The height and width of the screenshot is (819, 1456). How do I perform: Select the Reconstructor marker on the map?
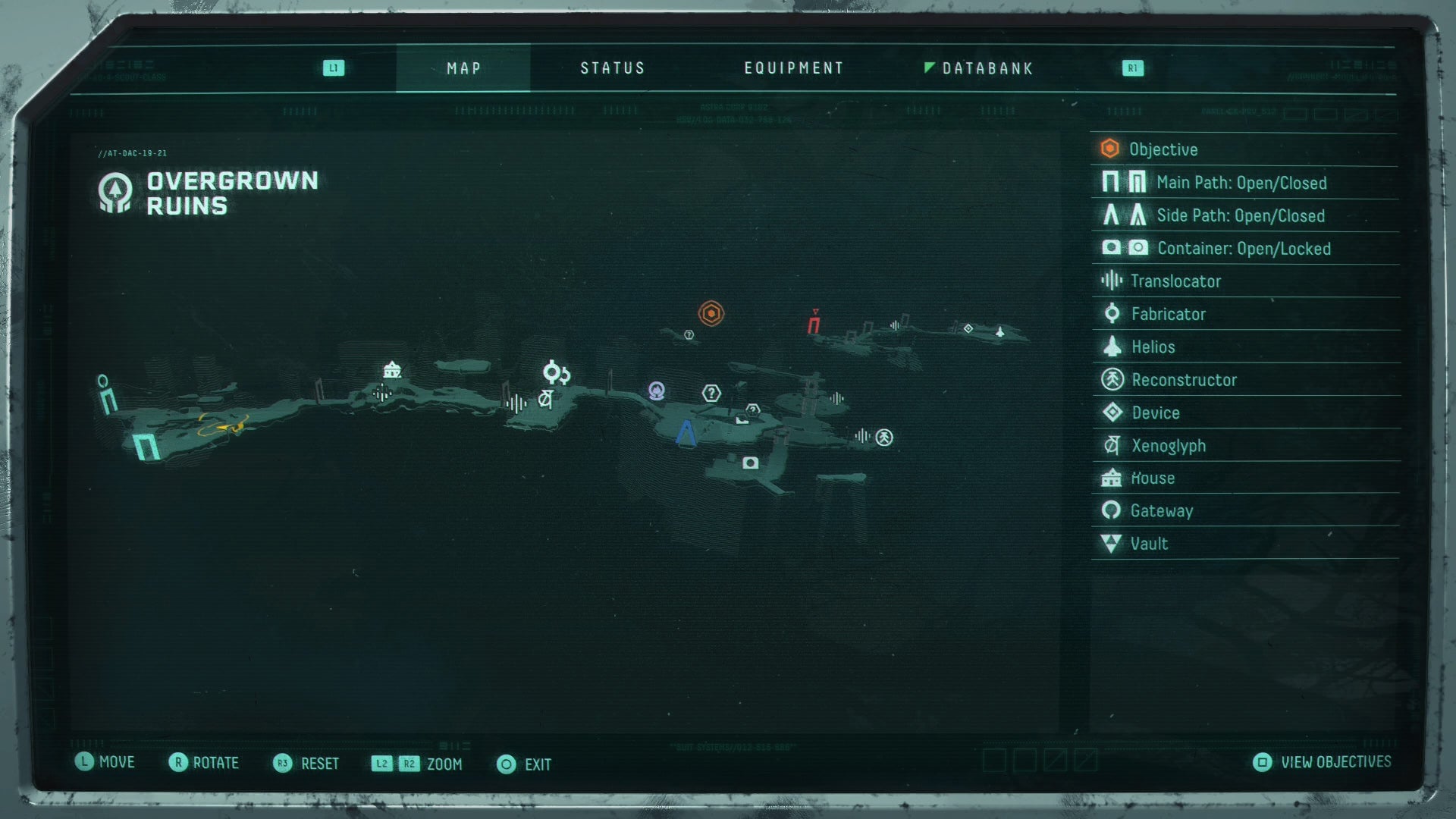(x=883, y=437)
